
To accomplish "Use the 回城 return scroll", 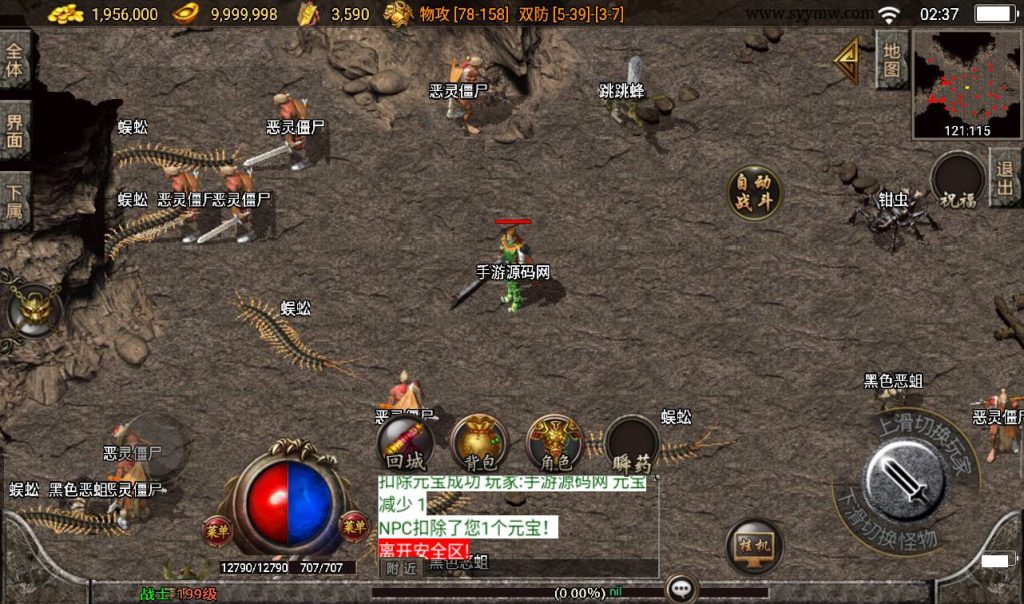I will (404, 444).
